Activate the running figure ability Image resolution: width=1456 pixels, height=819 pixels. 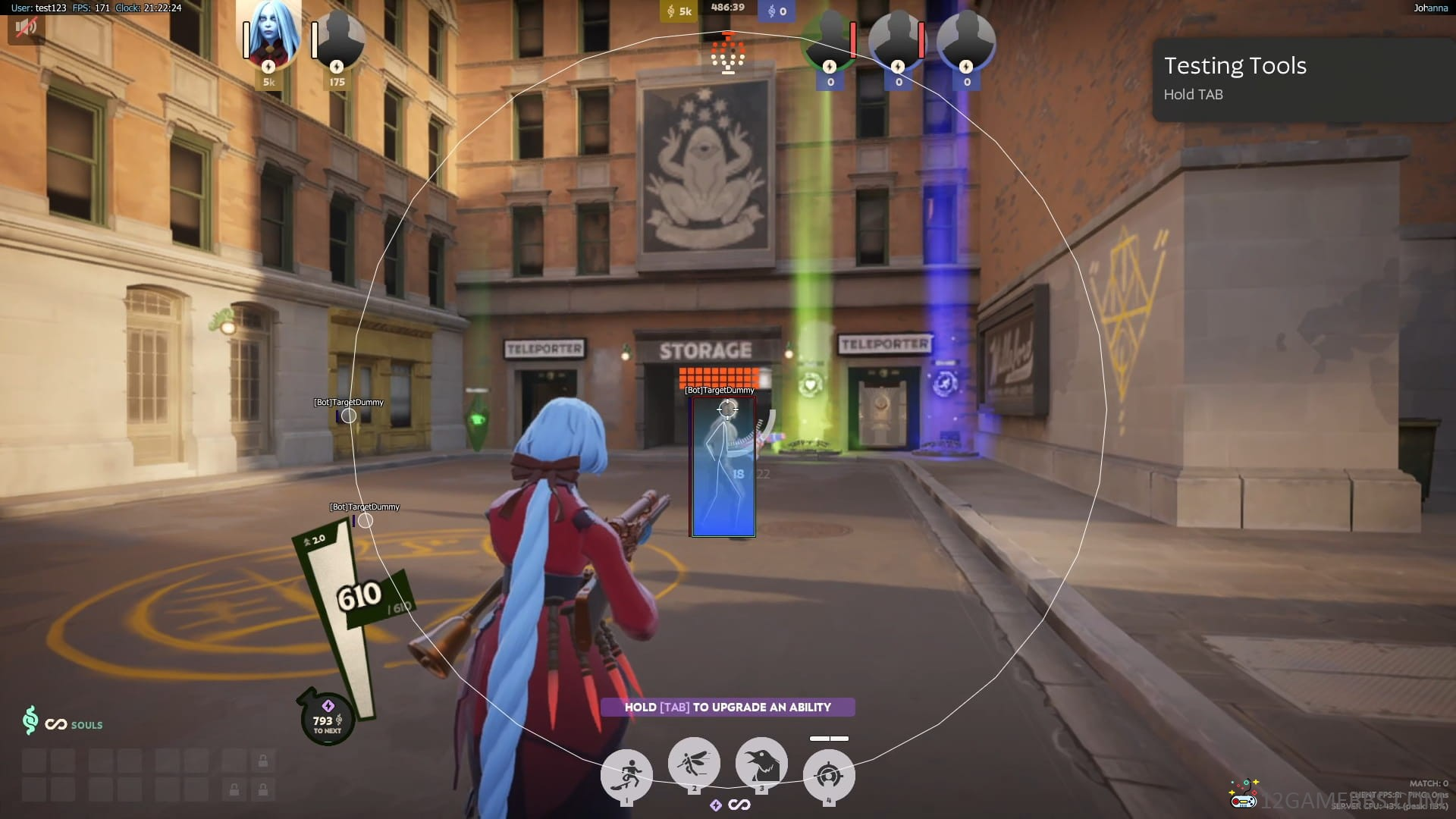[626, 775]
